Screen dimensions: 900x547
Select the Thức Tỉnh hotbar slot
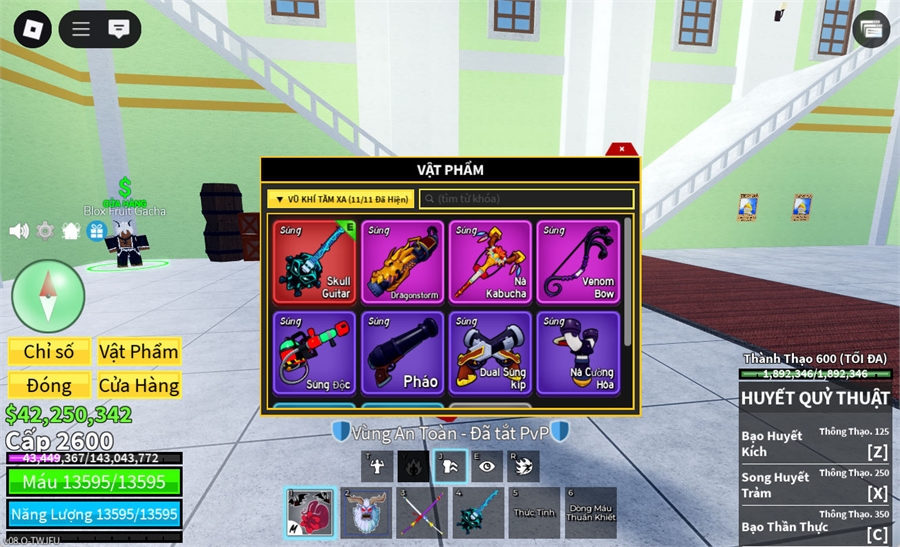click(534, 513)
